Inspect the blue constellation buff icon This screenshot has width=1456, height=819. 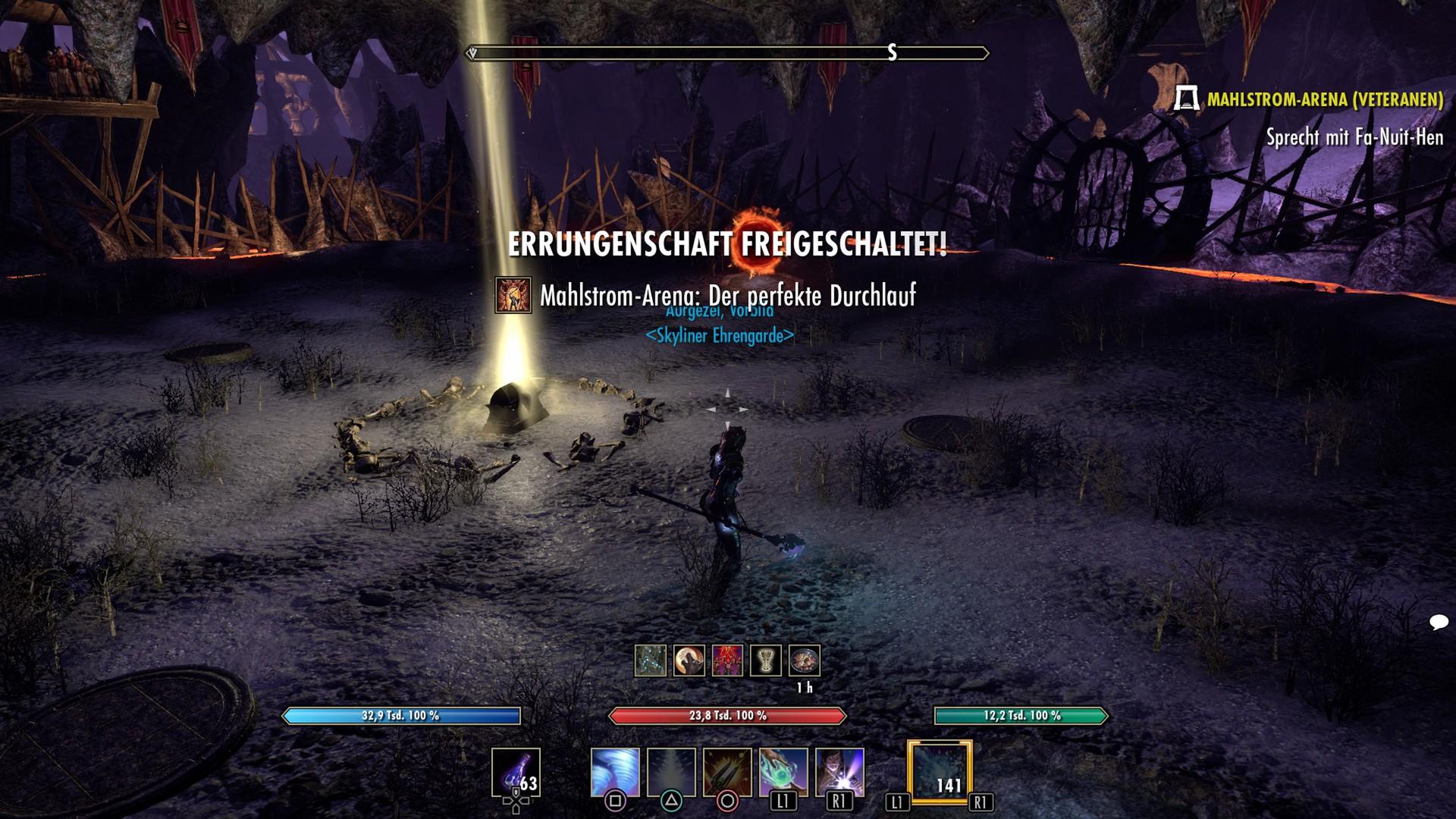click(651, 661)
